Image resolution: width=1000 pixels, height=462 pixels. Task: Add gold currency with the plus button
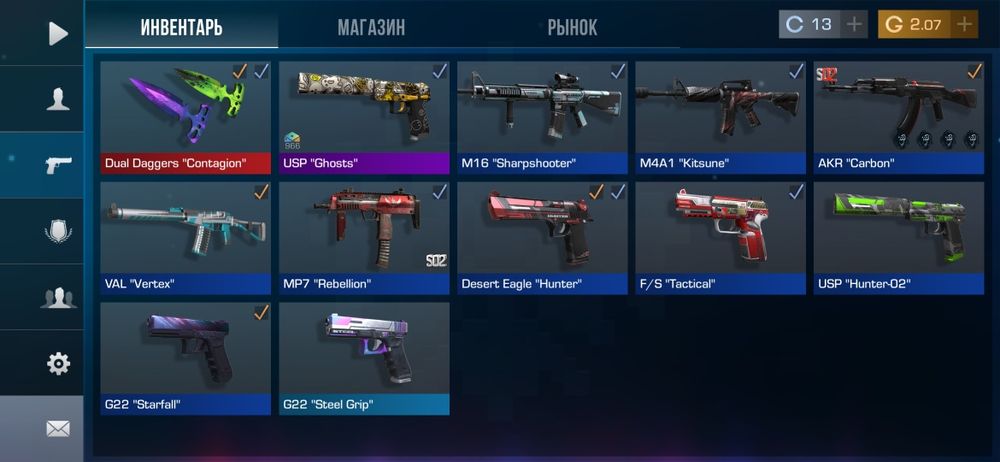coord(964,25)
